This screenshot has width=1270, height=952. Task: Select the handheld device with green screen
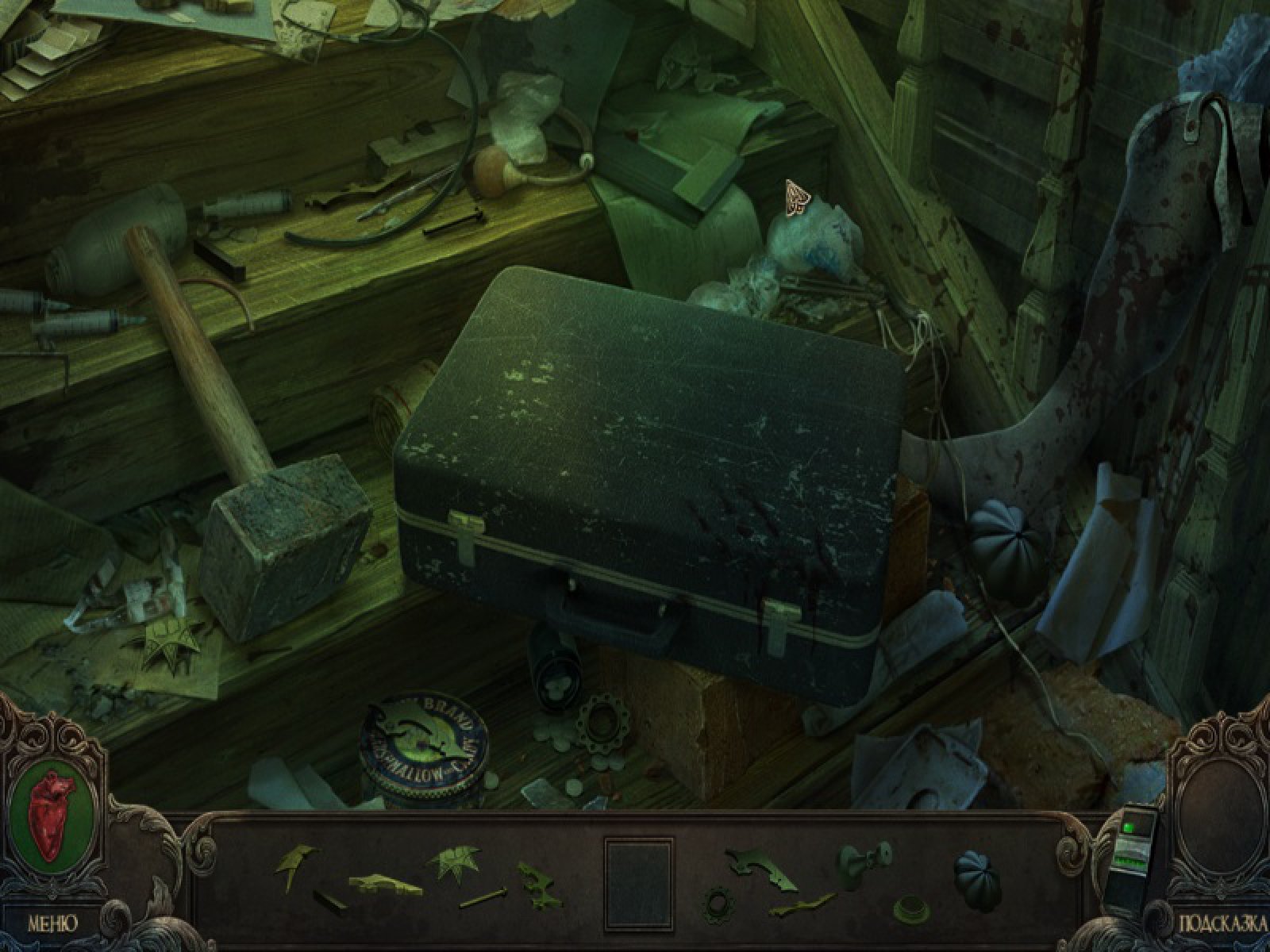click(1131, 859)
